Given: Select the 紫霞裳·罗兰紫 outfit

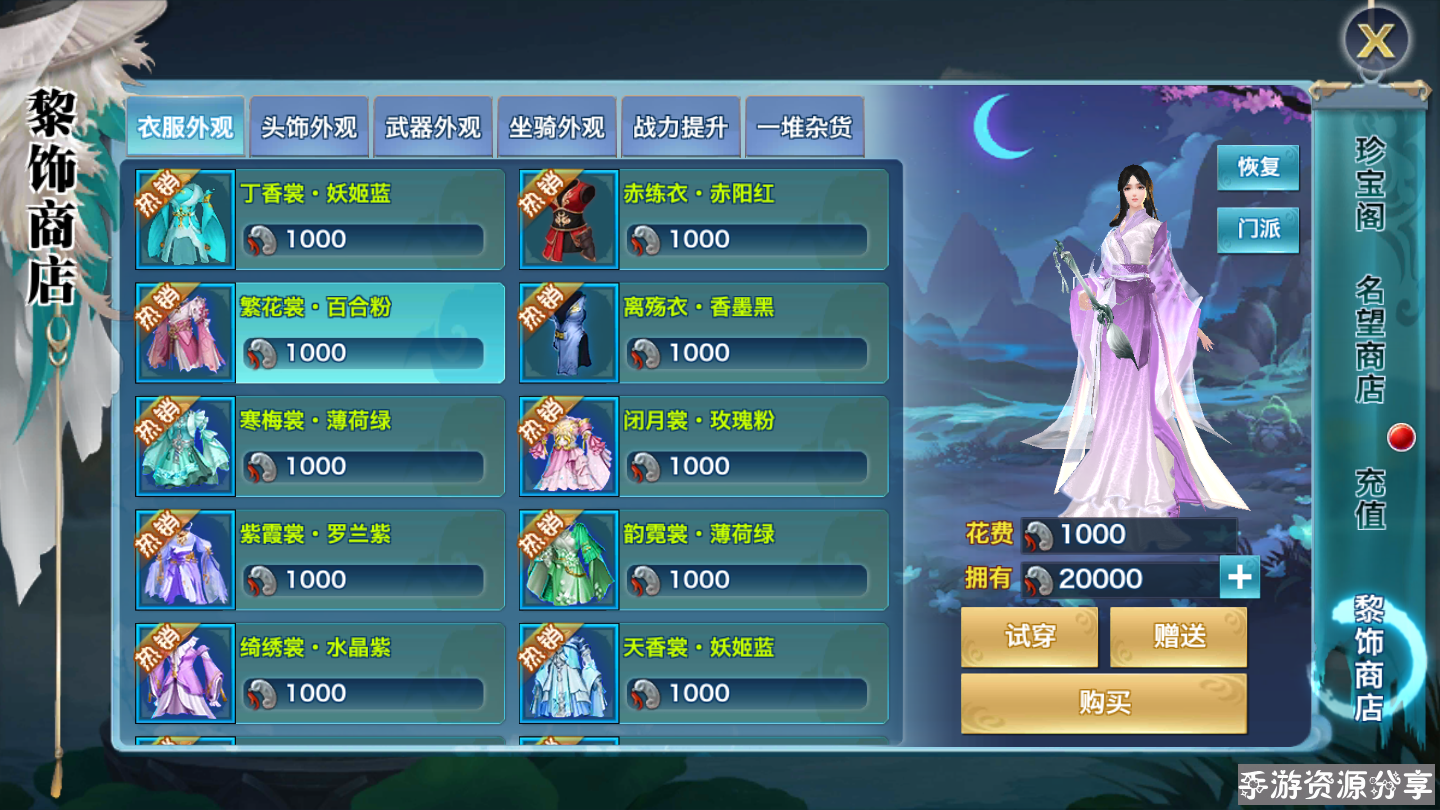Looking at the screenshot, I should 320,560.
